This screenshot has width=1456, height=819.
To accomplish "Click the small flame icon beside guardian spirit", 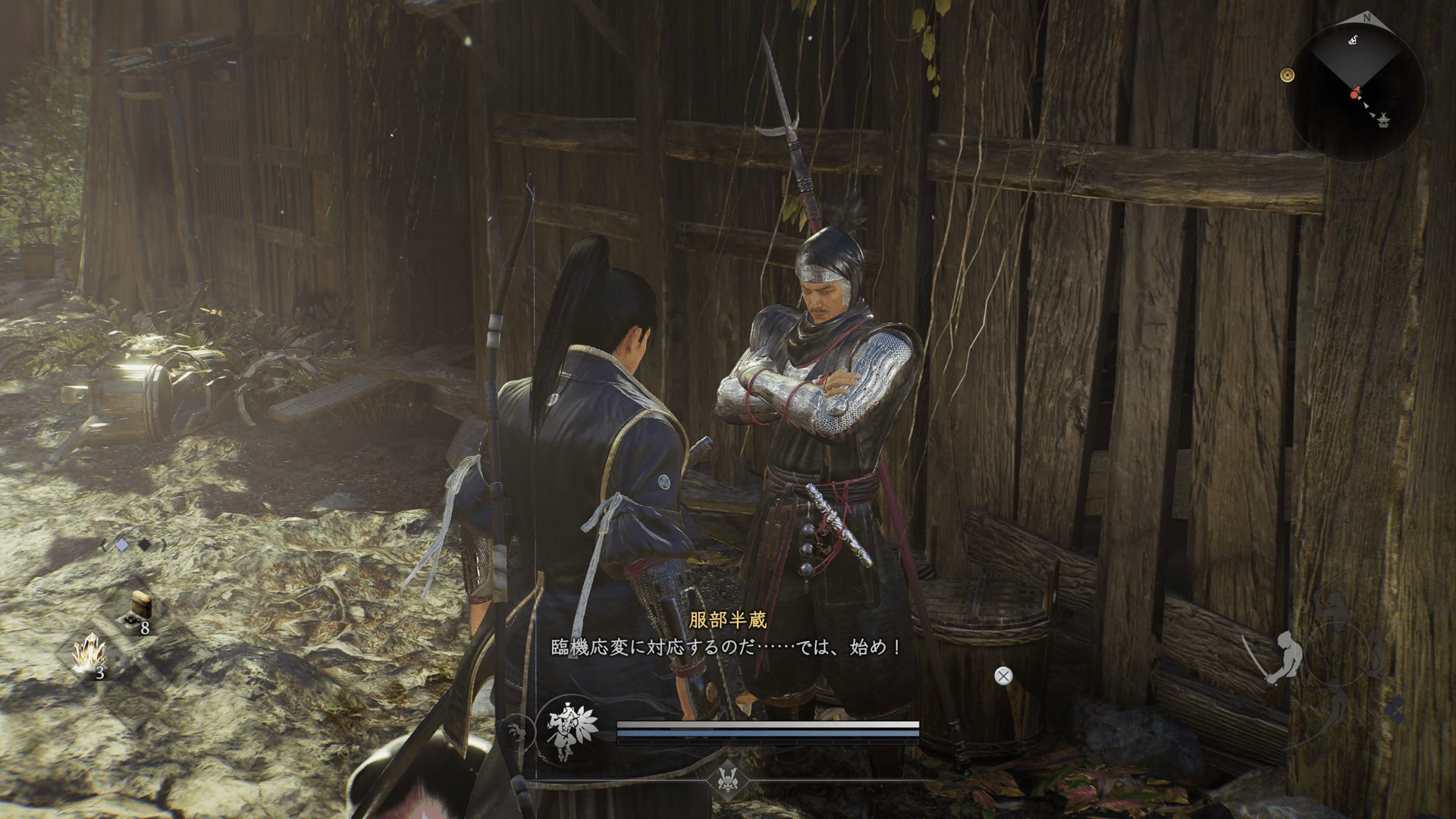I will [517, 733].
